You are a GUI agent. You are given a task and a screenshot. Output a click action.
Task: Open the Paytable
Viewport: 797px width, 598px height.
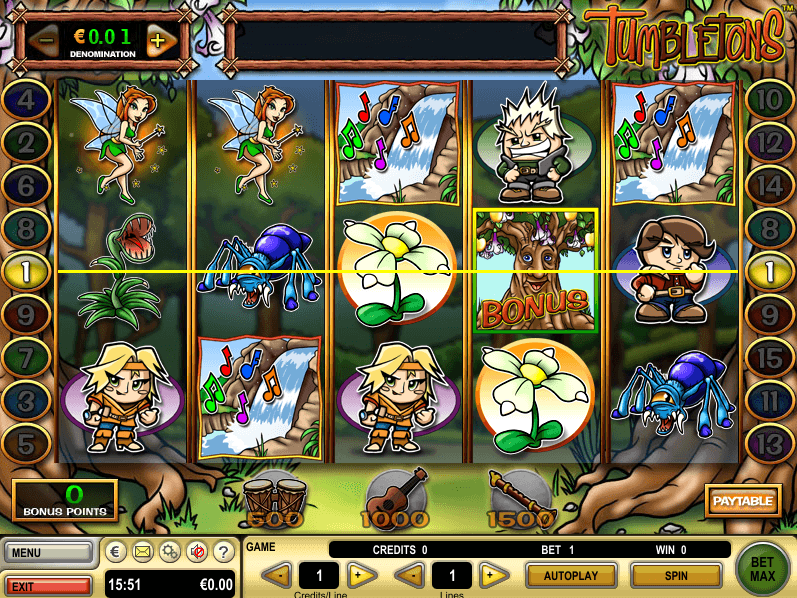tap(743, 500)
